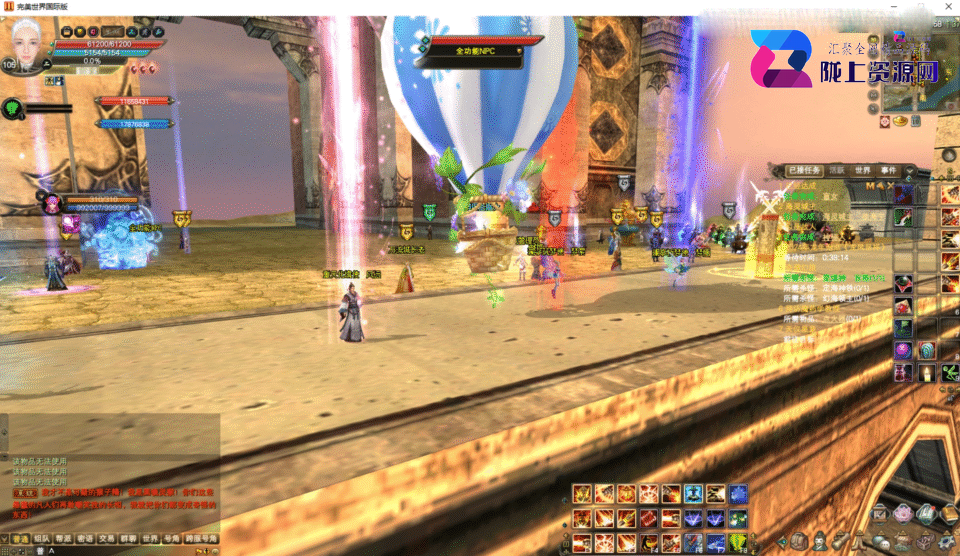The image size is (960, 556).
Task: Show the 已接任务 accepted quests tab
Action: click(801, 170)
